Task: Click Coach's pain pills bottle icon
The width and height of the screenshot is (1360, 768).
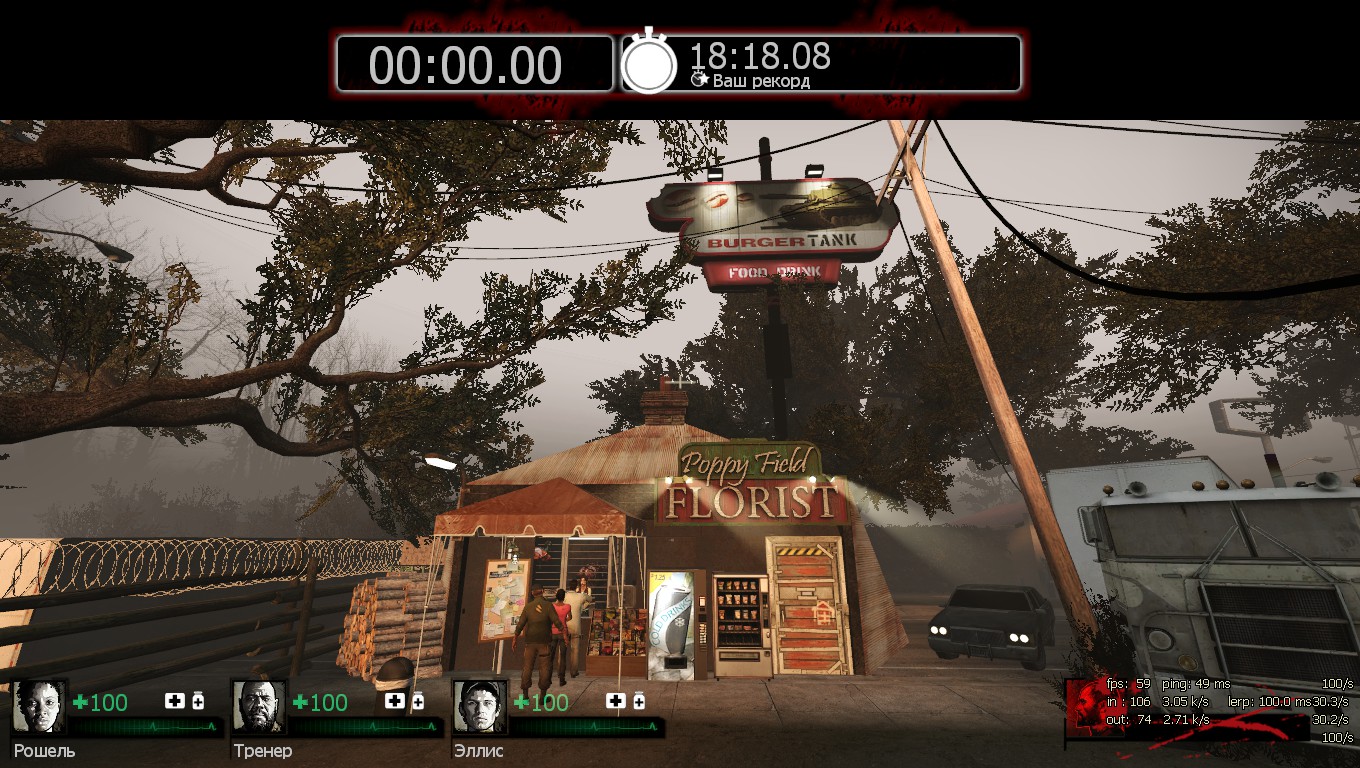Action: click(418, 701)
